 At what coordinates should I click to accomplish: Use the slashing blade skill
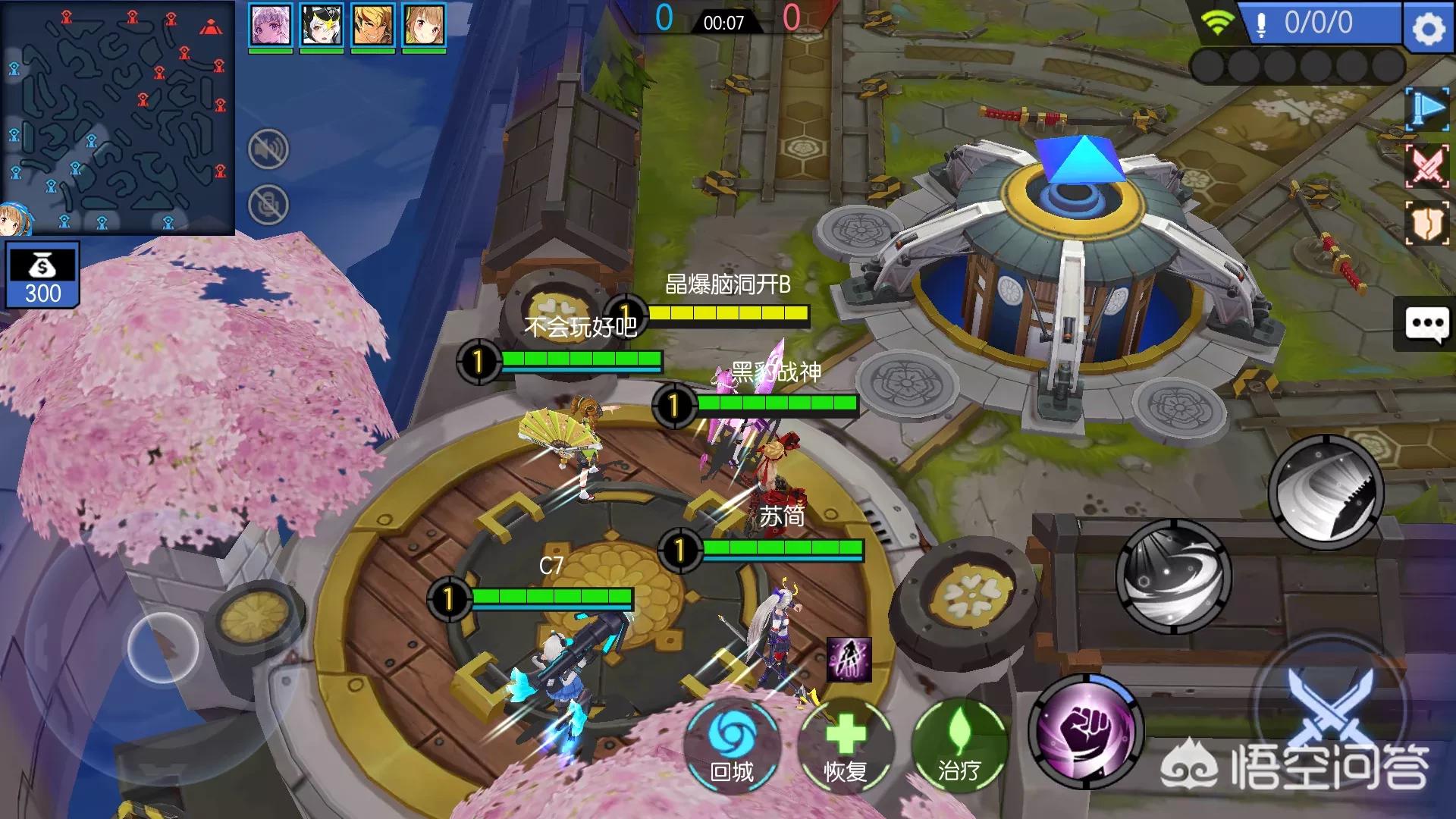[1326, 493]
